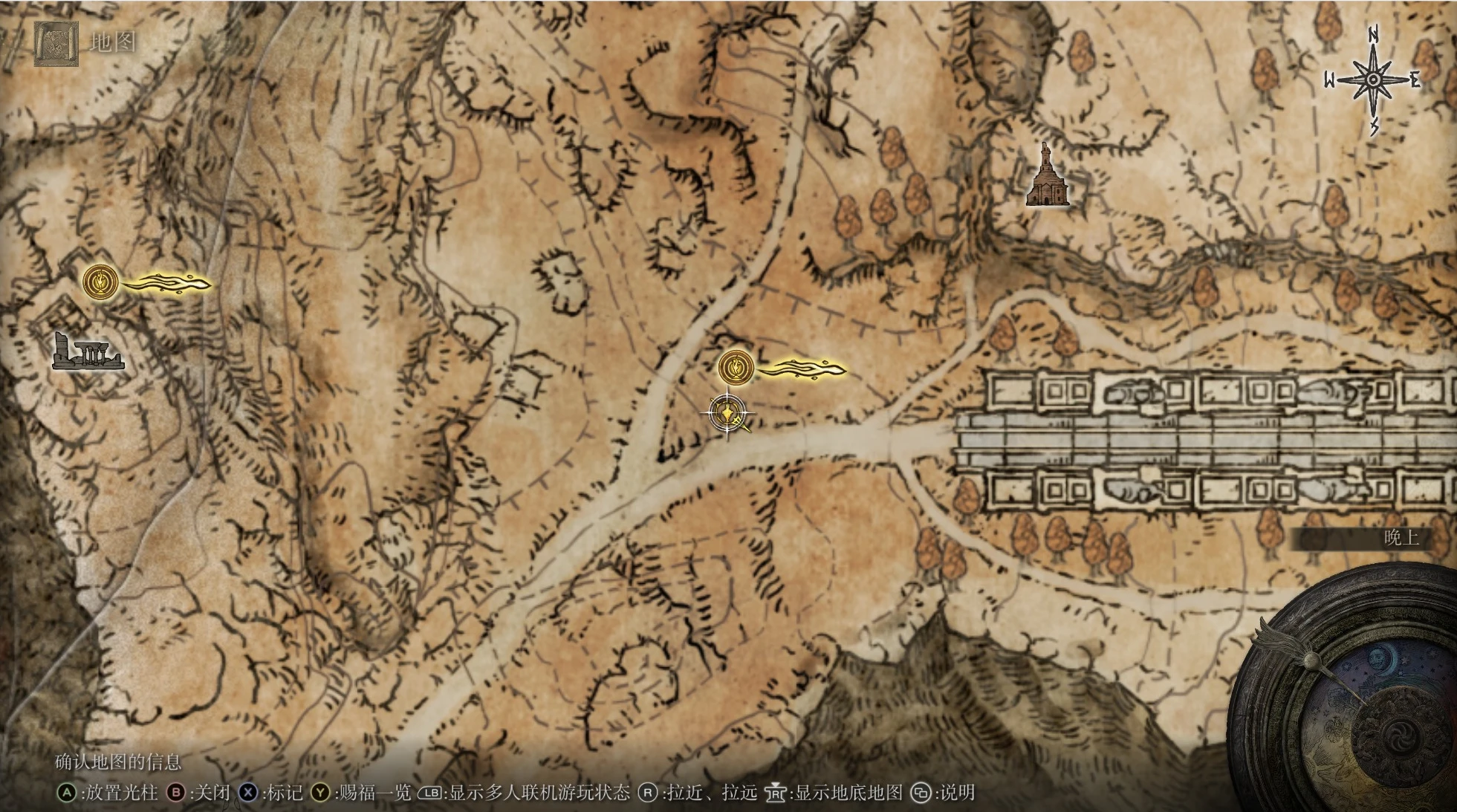
Task: Click the player position cursor marker
Action: tap(727, 414)
